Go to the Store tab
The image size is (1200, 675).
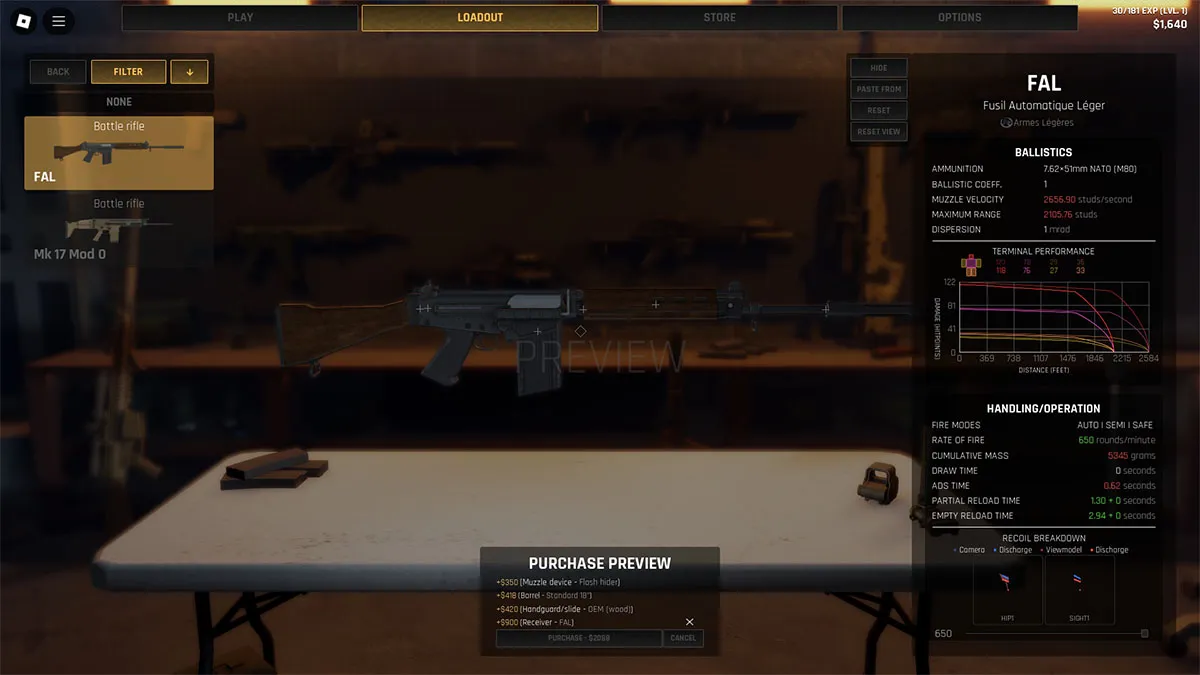coord(719,18)
